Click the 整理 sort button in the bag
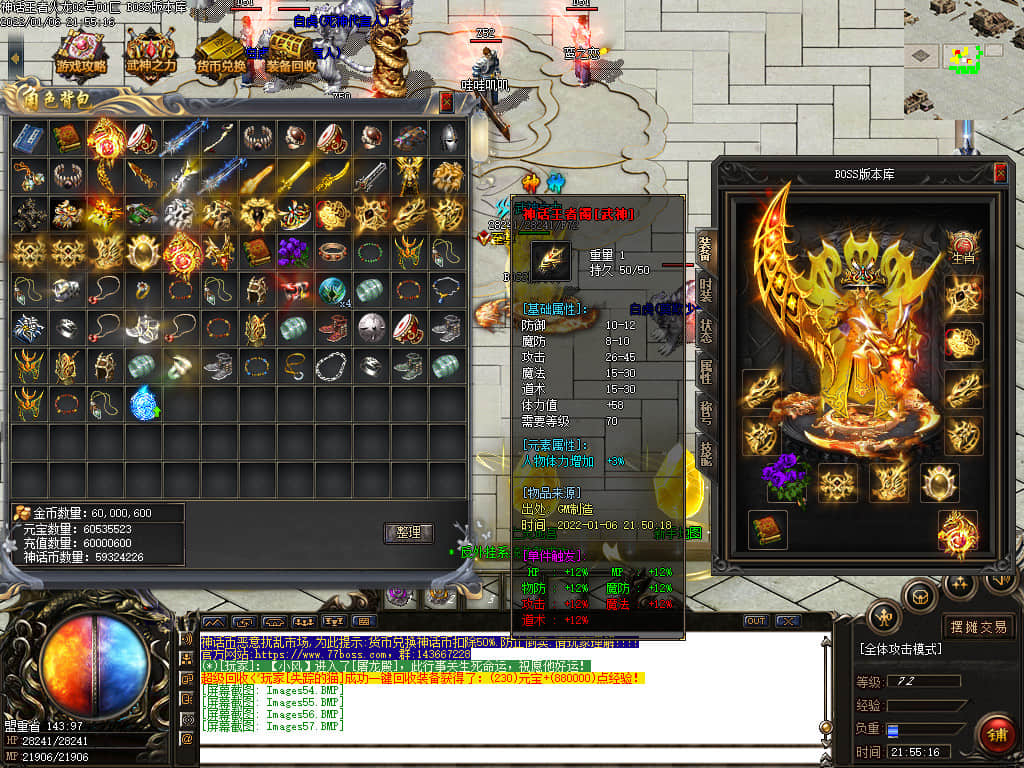The image size is (1024, 768). [x=409, y=532]
